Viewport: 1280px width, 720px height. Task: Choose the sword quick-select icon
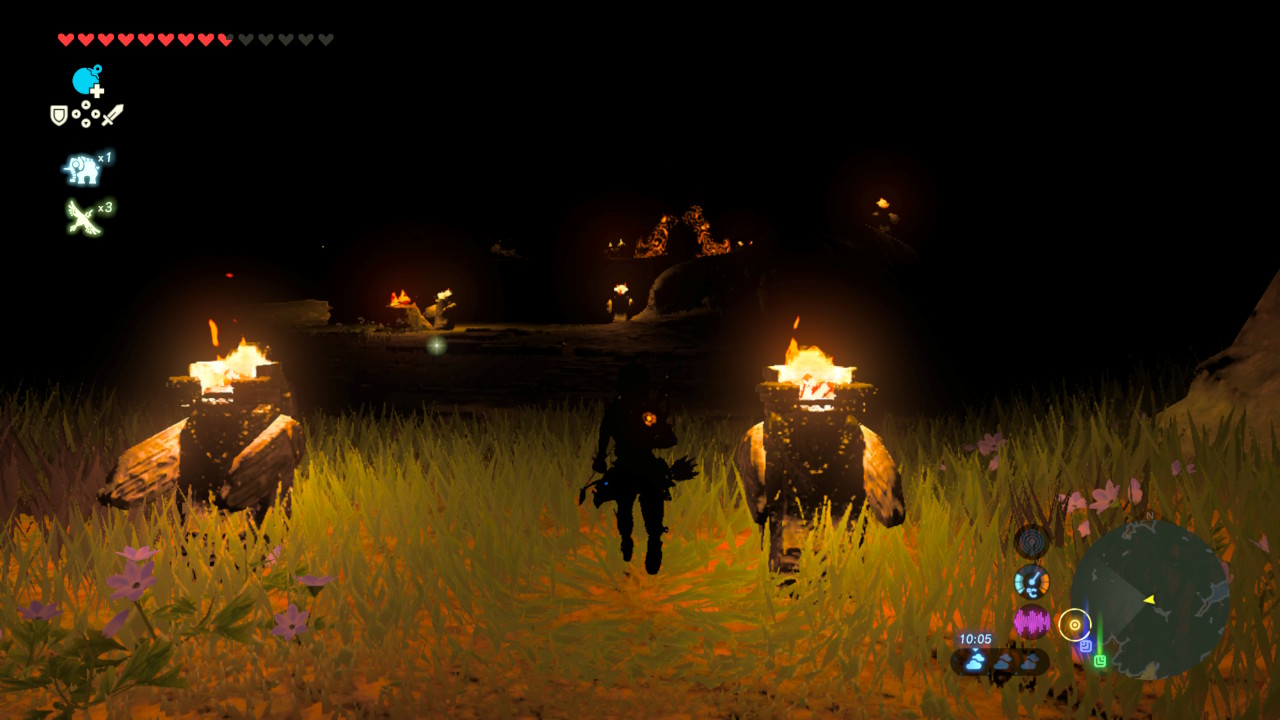[x=112, y=115]
